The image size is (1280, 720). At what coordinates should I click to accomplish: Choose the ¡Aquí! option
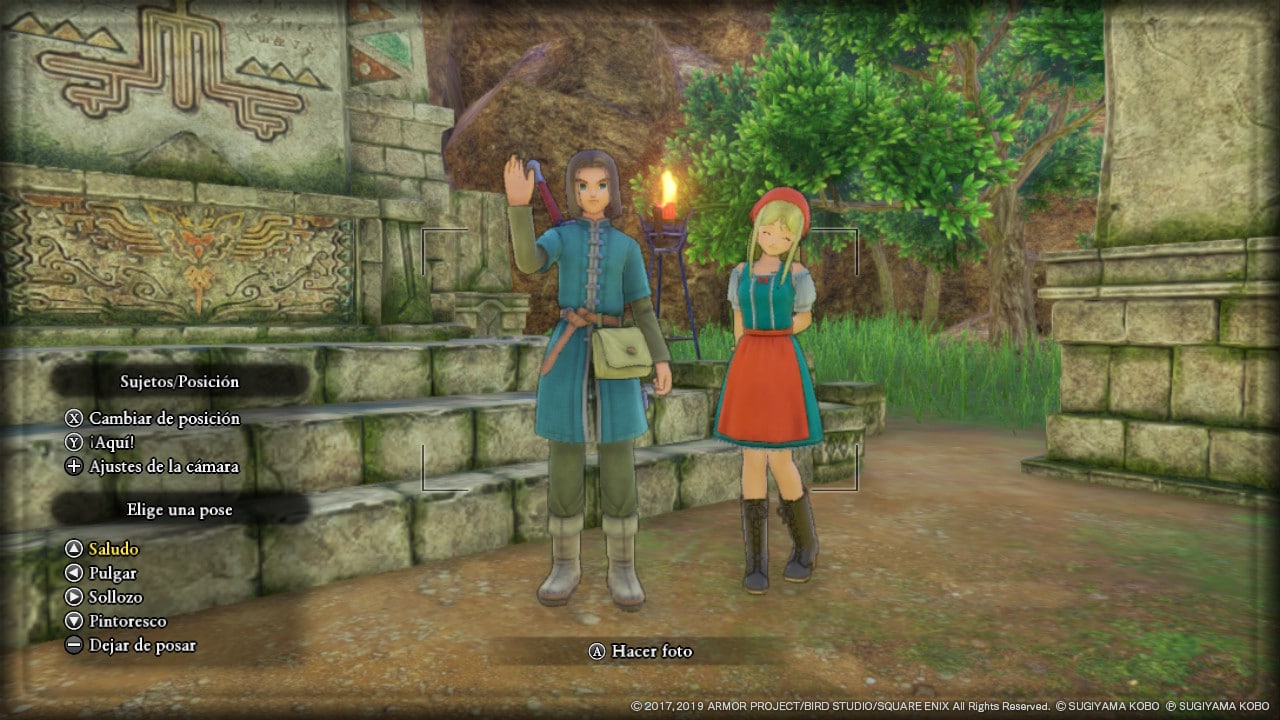[x=111, y=442]
